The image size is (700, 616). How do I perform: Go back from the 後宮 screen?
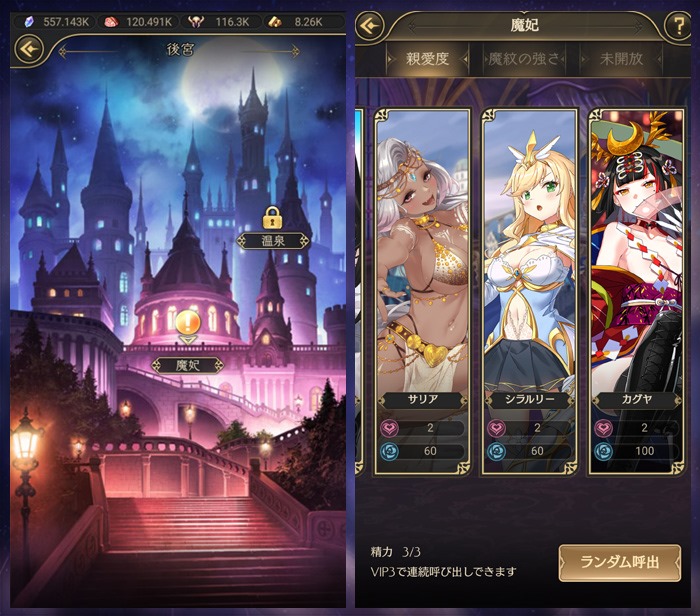[x=29, y=48]
